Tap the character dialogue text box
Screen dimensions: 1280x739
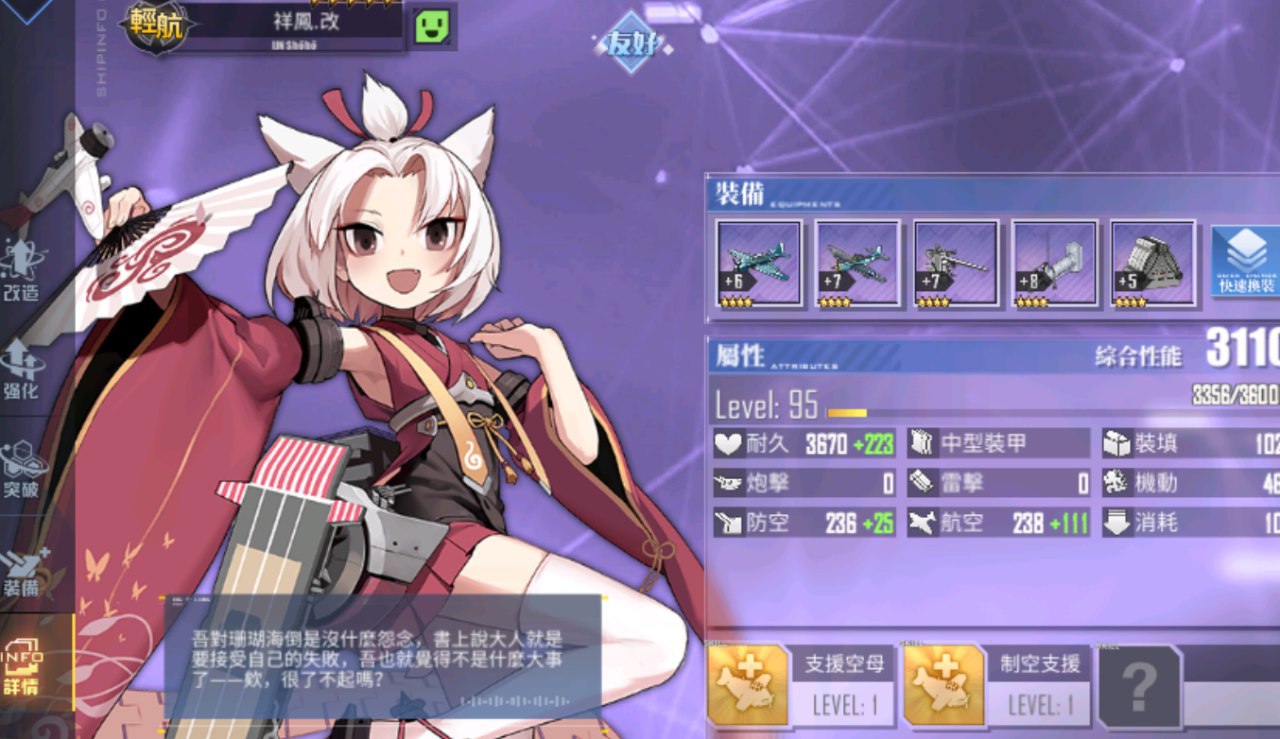point(382,657)
